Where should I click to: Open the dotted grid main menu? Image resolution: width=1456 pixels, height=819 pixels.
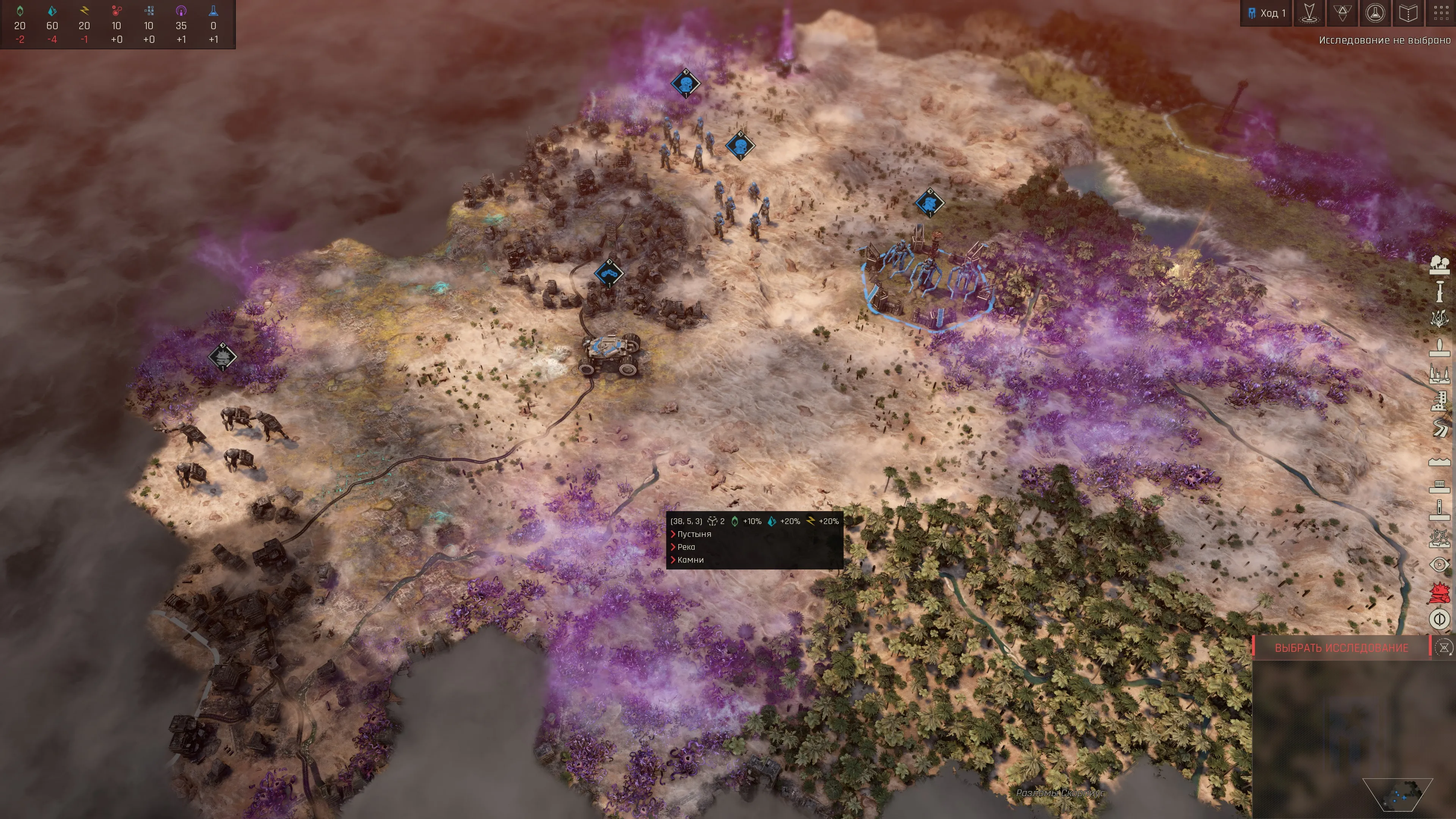click(x=1441, y=13)
